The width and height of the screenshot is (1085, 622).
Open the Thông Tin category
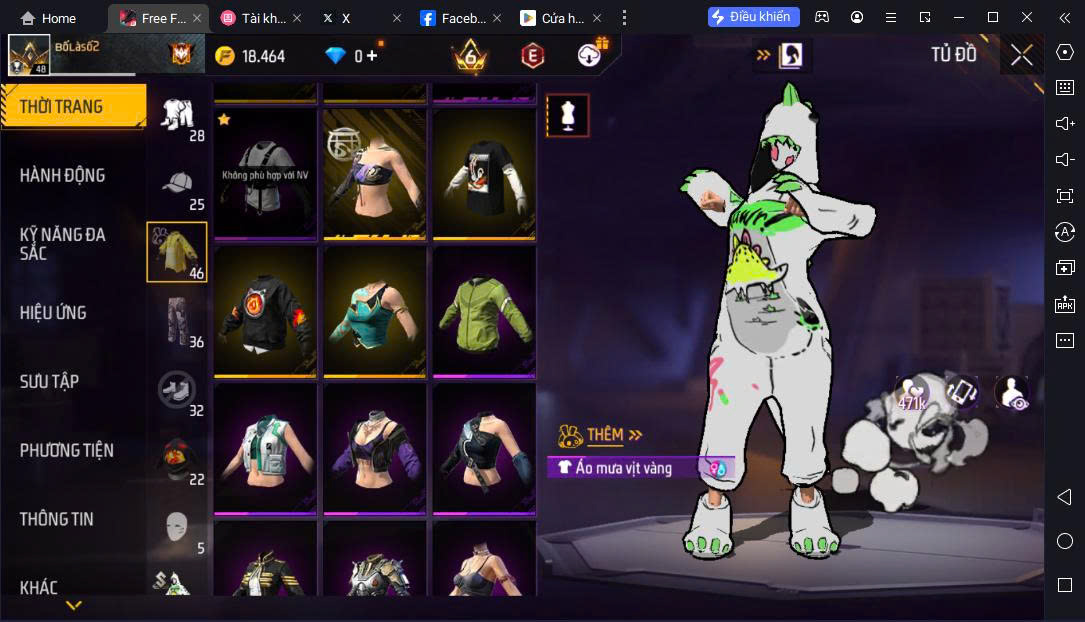pyautogui.click(x=56, y=519)
